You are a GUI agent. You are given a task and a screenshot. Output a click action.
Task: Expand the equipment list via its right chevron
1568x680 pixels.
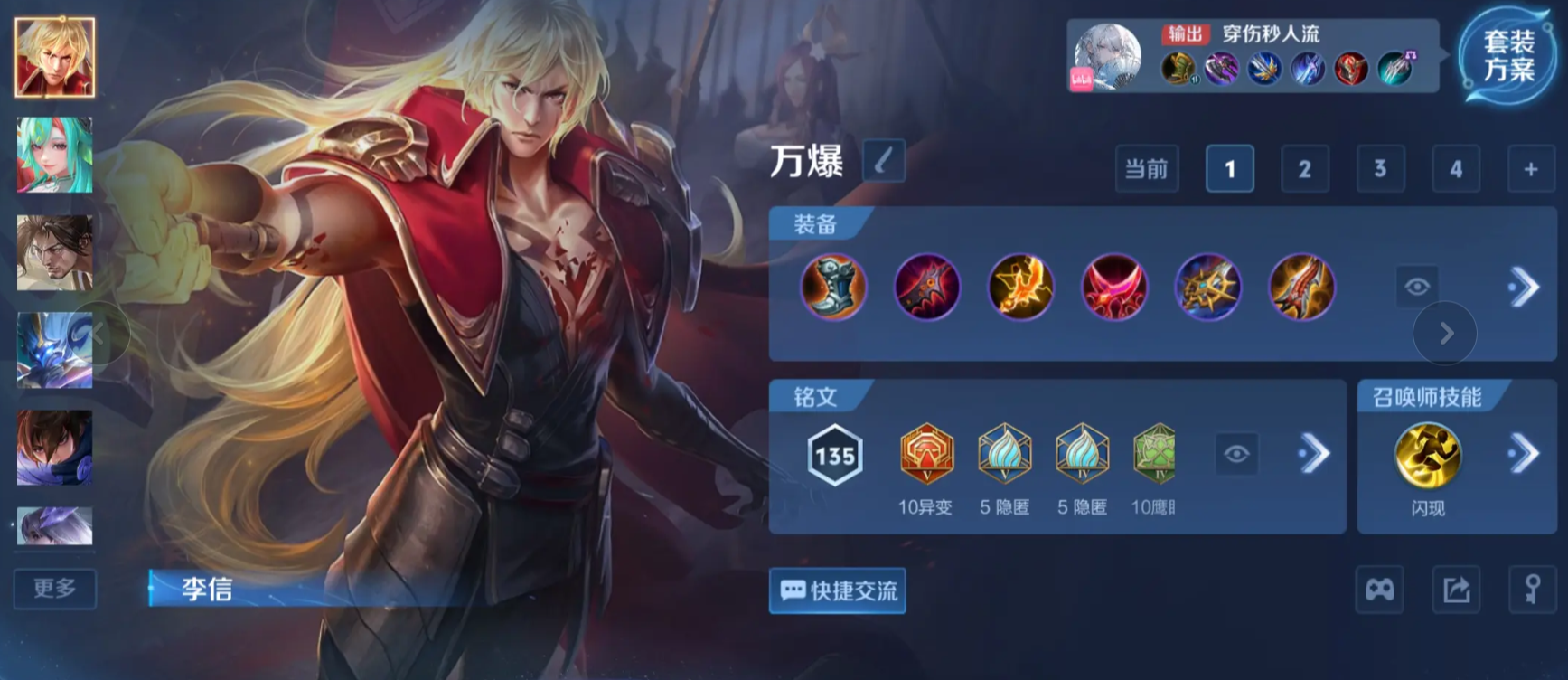pyautogui.click(x=1523, y=288)
